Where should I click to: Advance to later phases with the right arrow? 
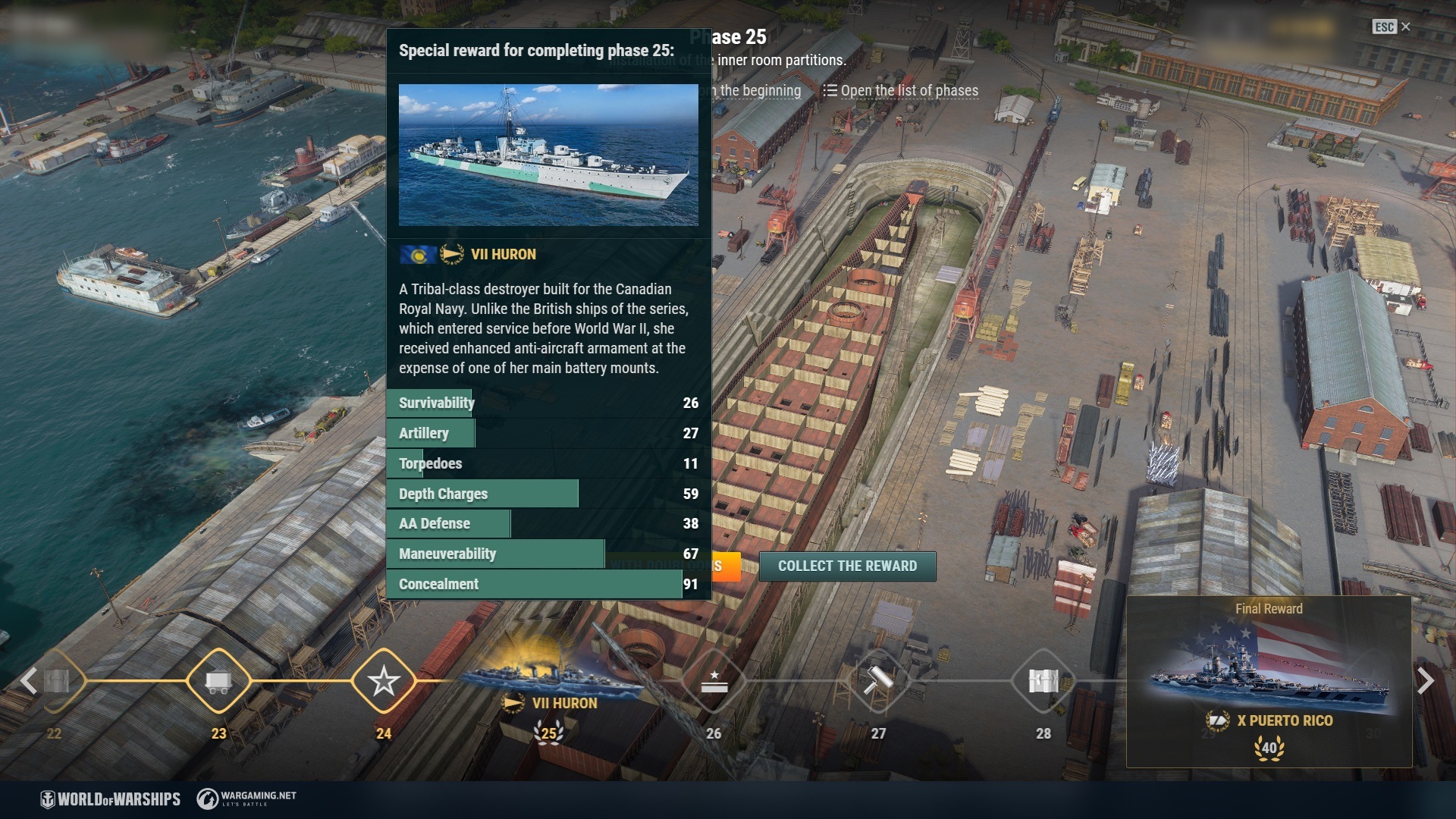tap(1425, 681)
